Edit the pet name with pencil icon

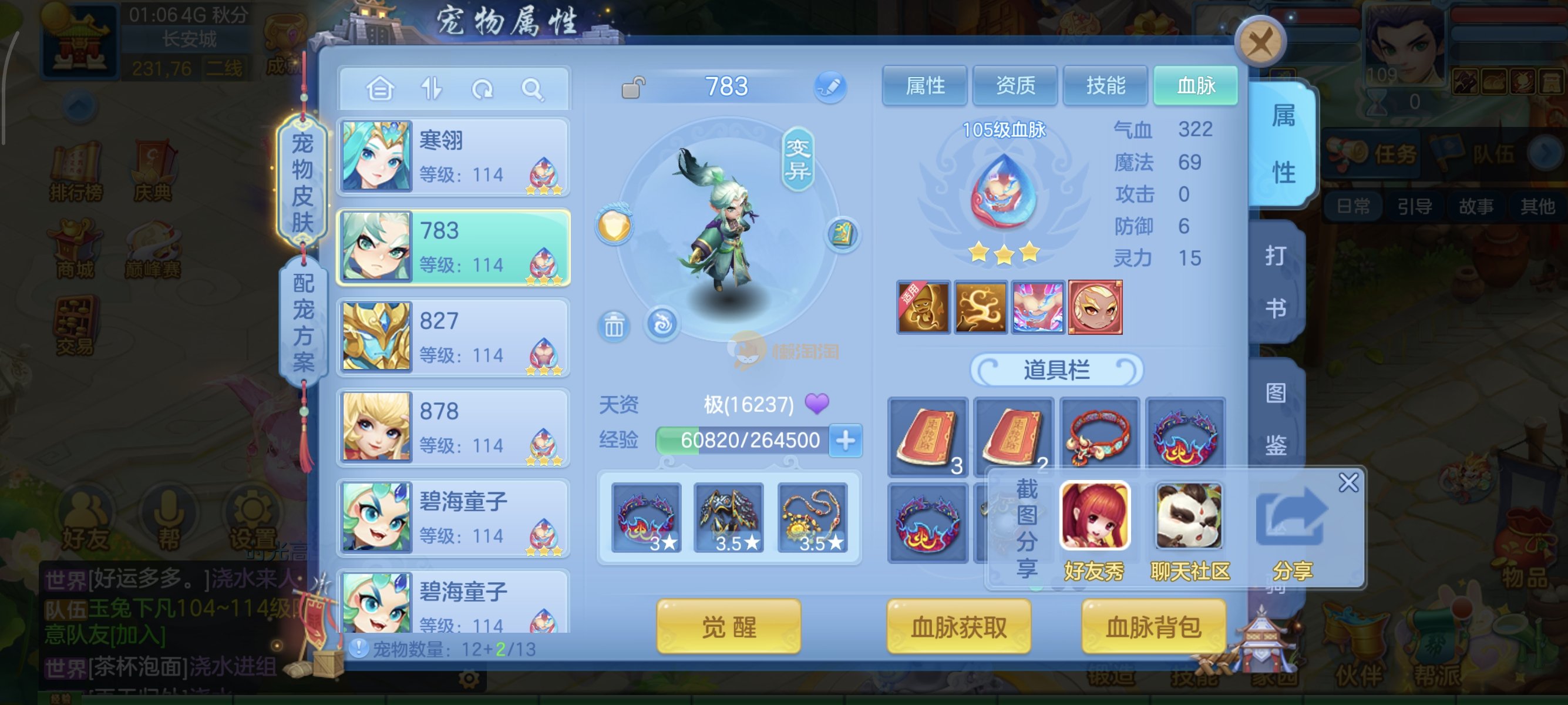pyautogui.click(x=830, y=86)
